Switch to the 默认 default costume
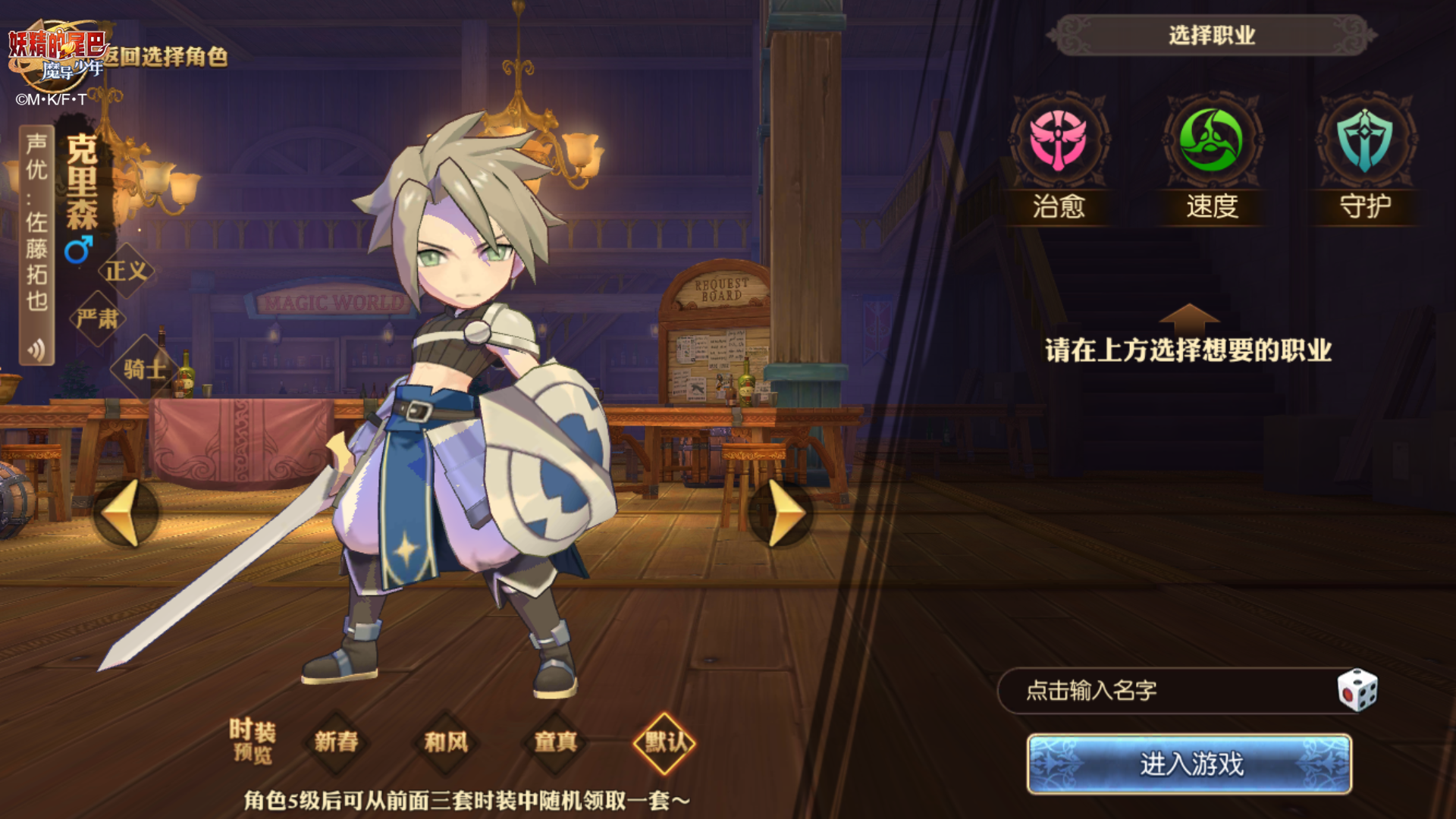The height and width of the screenshot is (819, 1456). click(664, 742)
